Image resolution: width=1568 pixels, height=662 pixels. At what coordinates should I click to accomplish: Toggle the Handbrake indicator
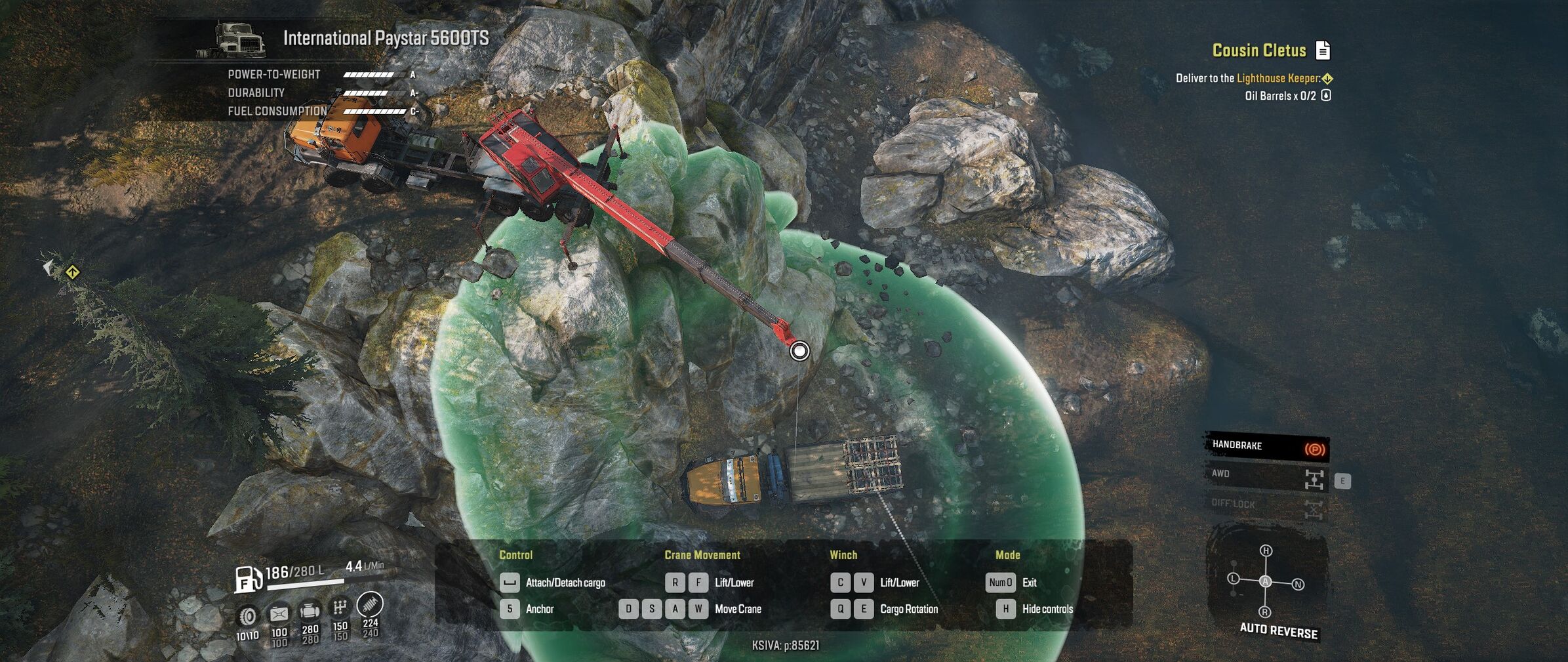pos(1266,446)
